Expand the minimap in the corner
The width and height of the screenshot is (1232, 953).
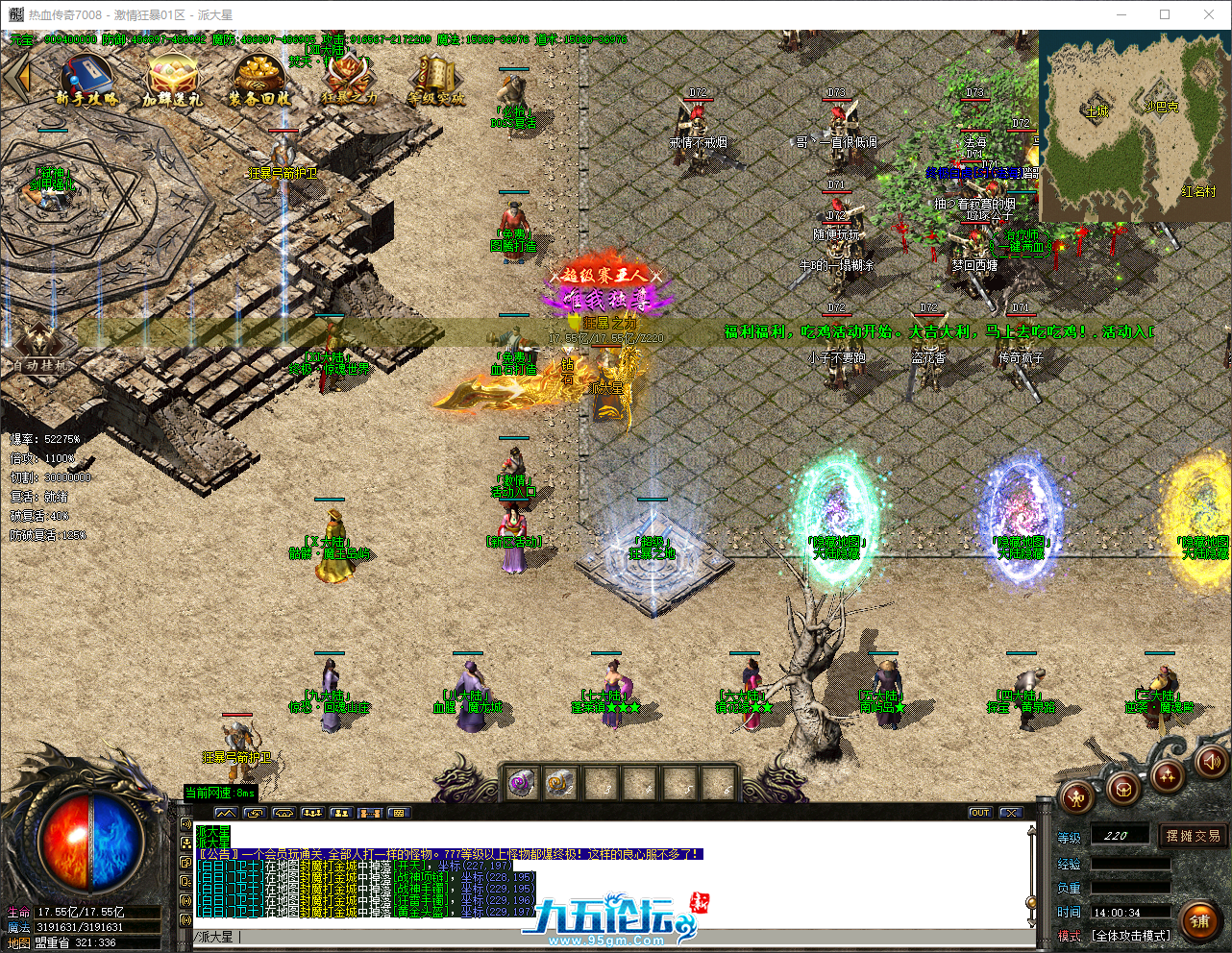pyautogui.click(x=1134, y=125)
